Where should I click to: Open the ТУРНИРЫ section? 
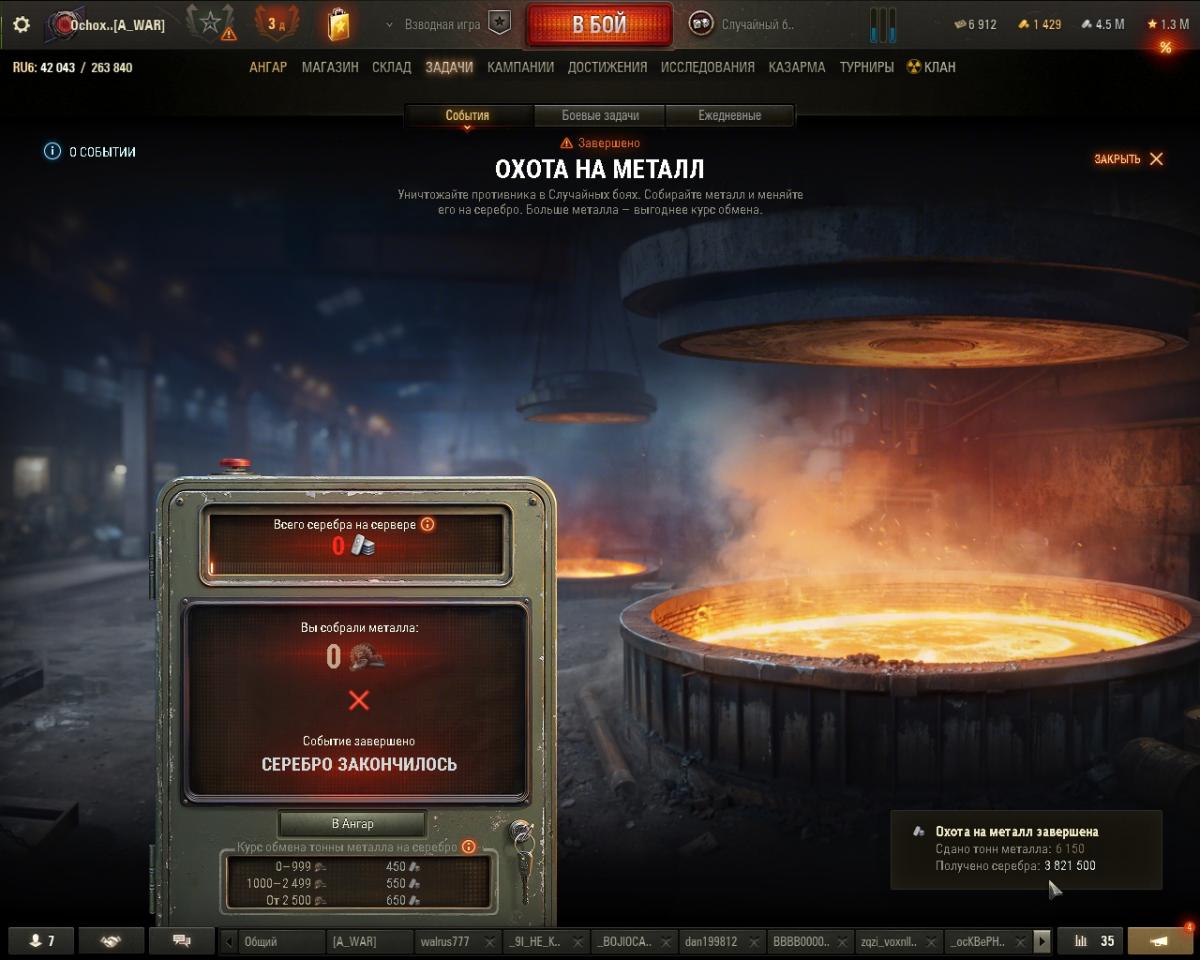pos(866,67)
